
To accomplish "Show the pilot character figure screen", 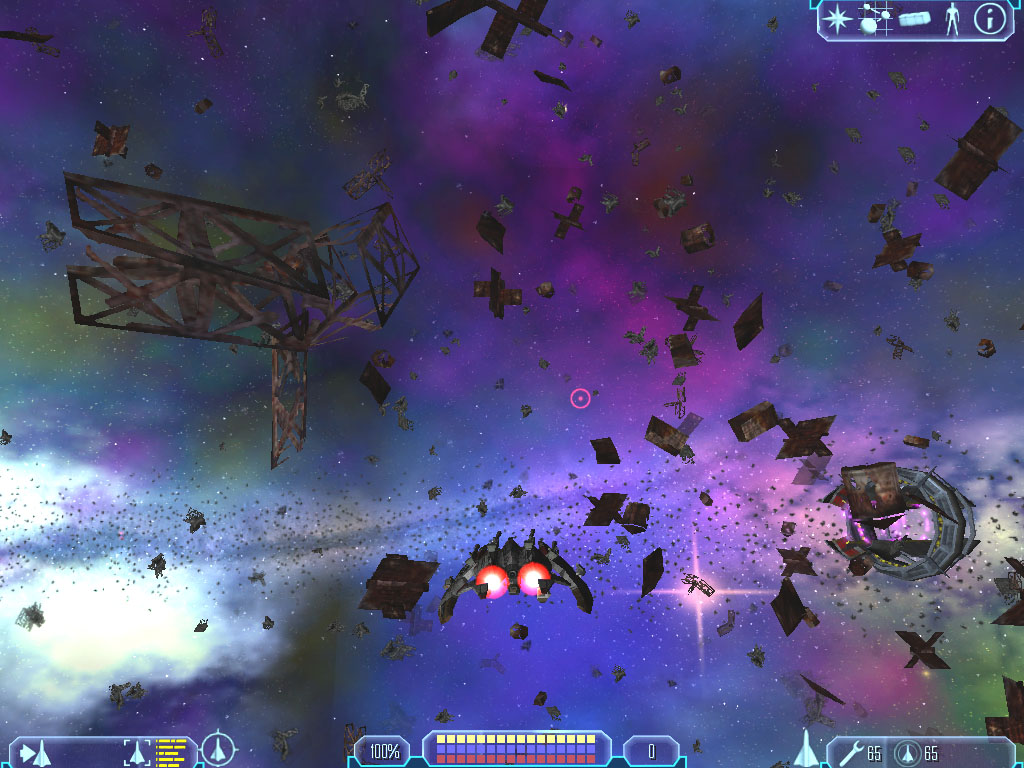I will [952, 20].
